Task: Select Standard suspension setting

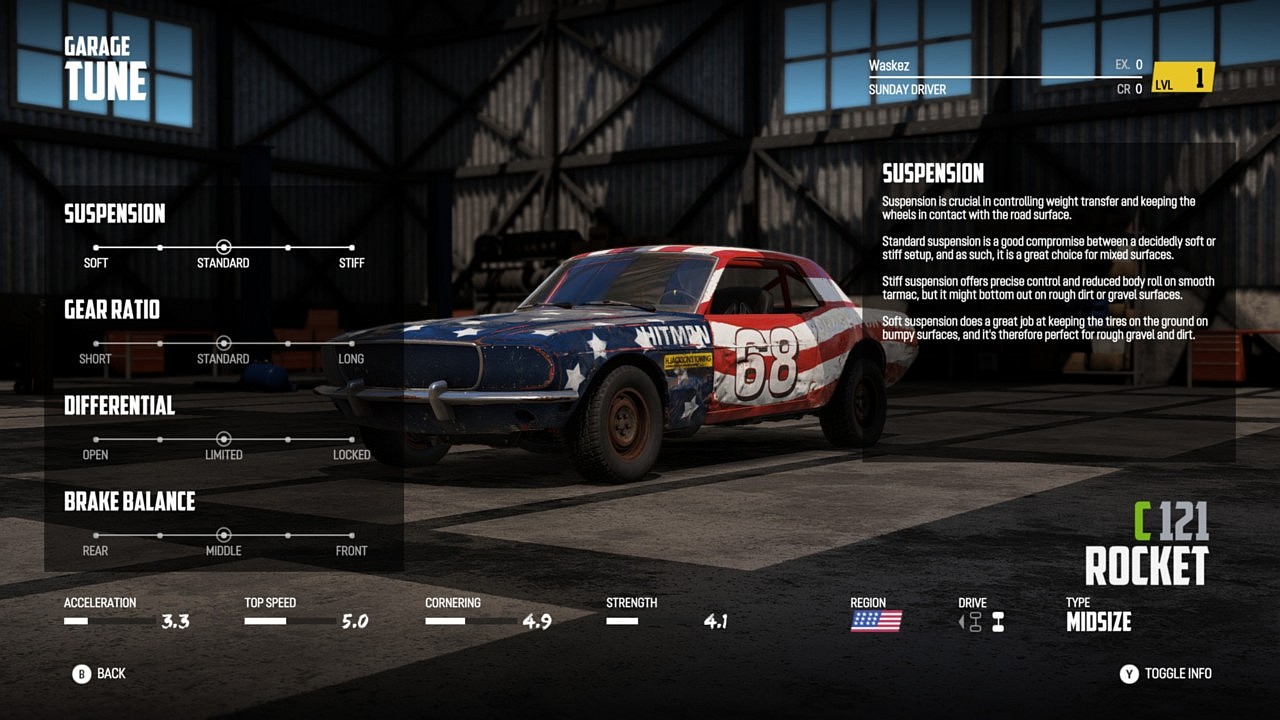Action: coord(224,247)
